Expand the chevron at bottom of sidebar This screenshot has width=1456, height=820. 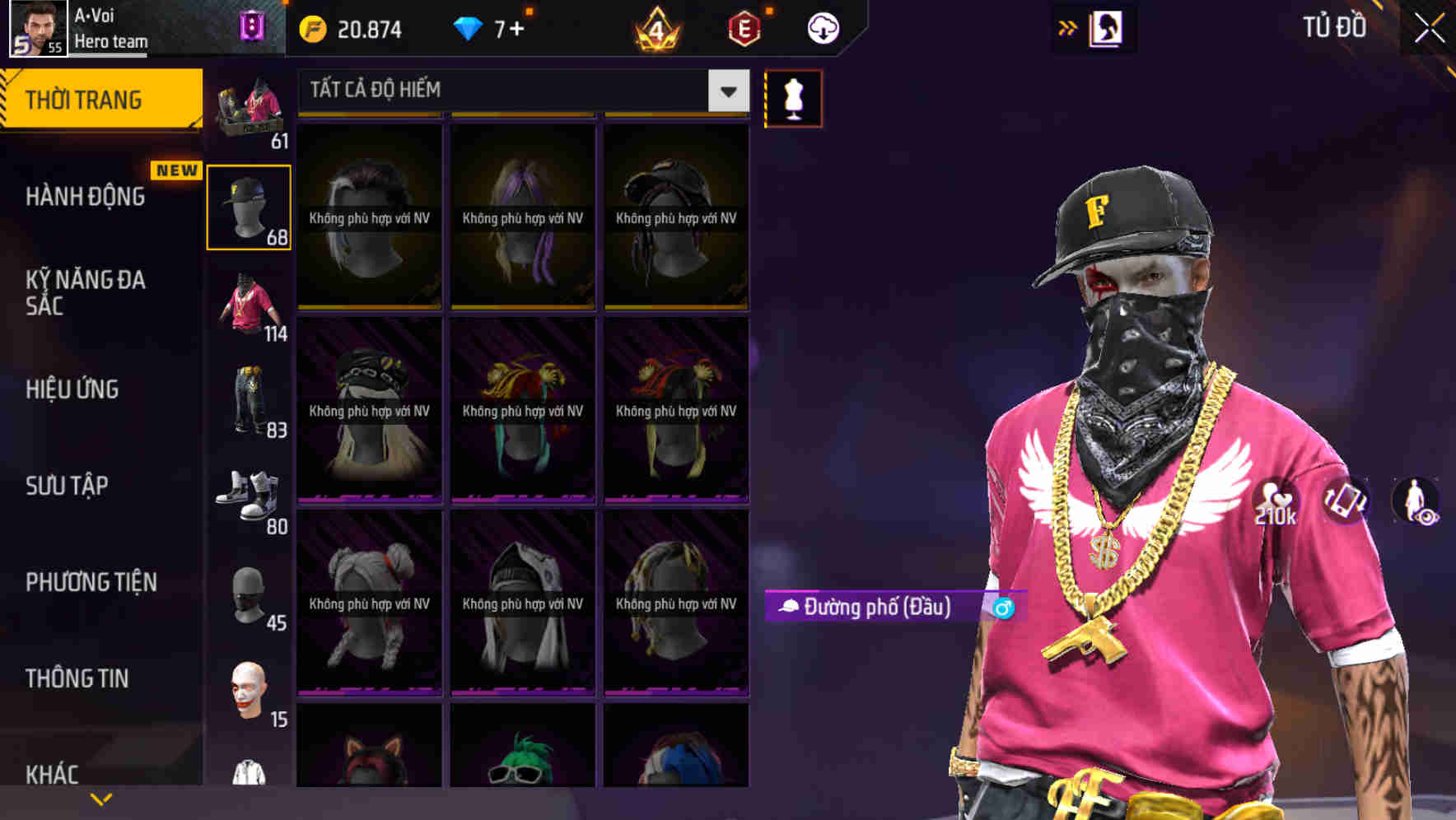100,798
